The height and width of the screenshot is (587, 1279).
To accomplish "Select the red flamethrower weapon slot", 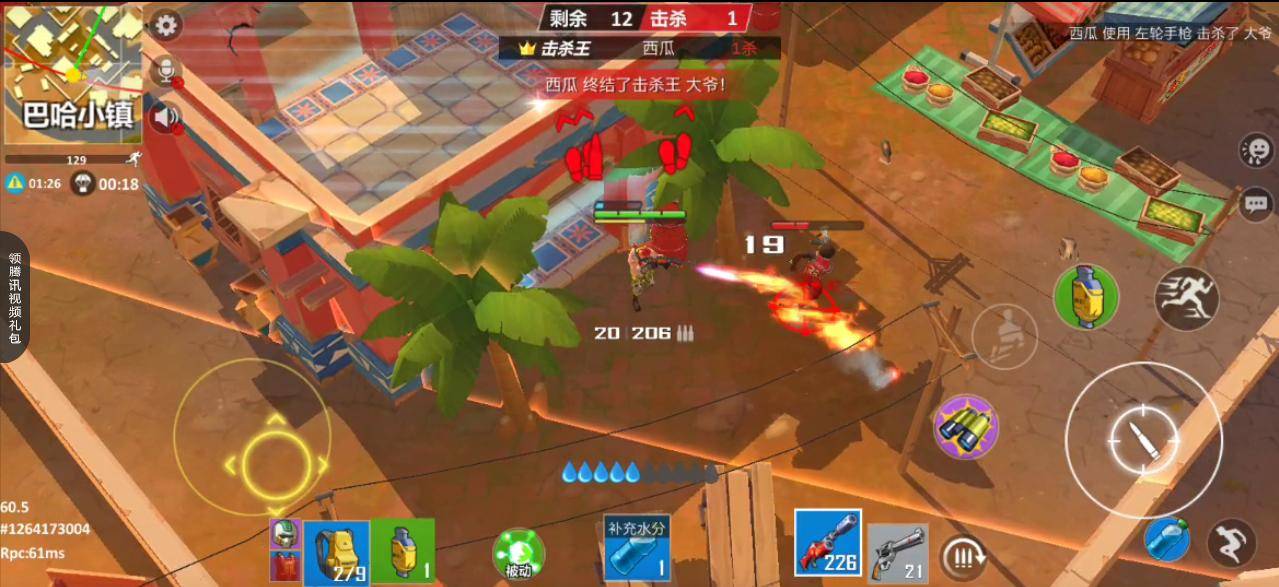I will (x=828, y=543).
